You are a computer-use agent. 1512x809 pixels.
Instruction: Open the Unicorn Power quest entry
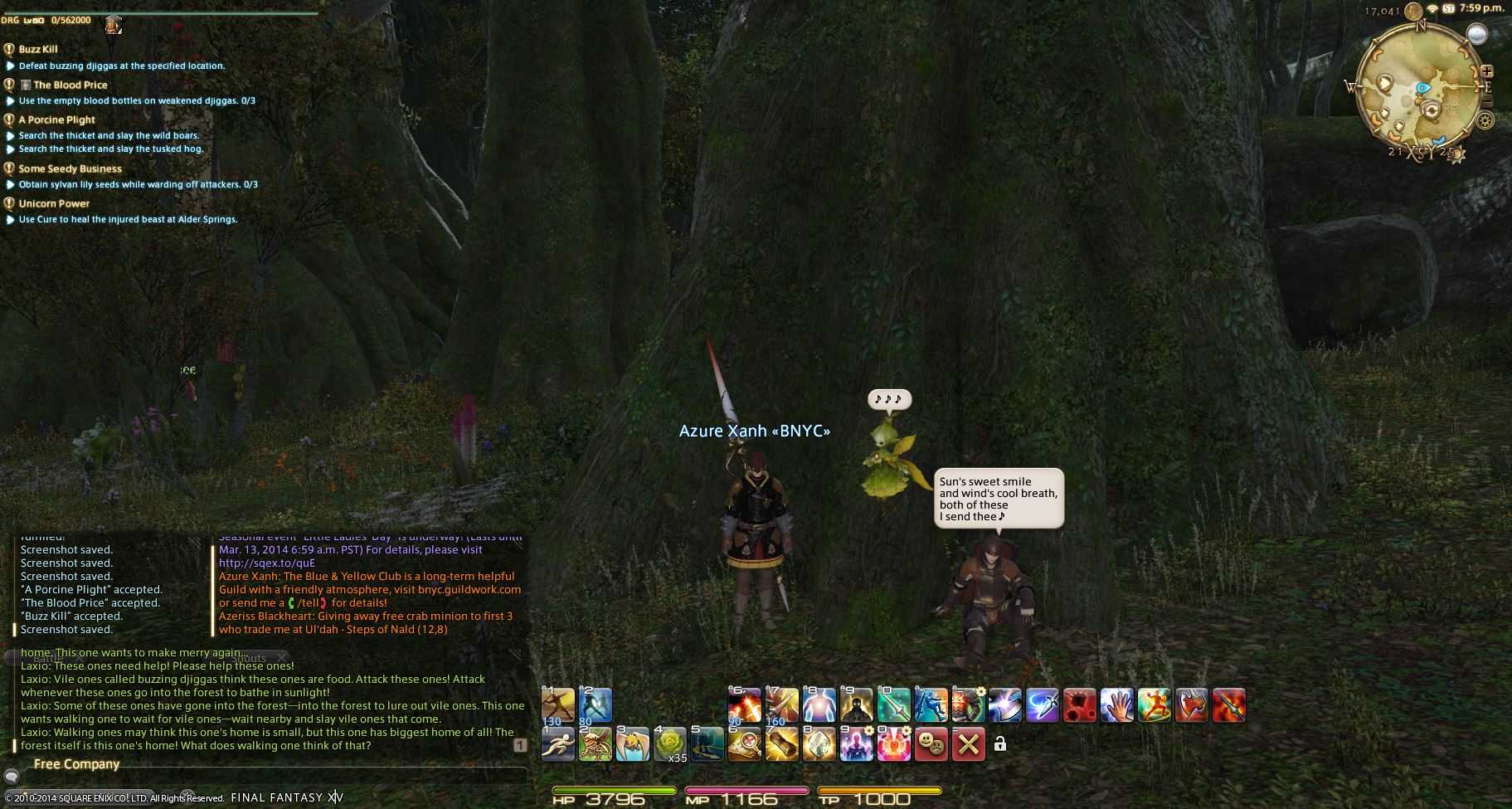tap(54, 203)
